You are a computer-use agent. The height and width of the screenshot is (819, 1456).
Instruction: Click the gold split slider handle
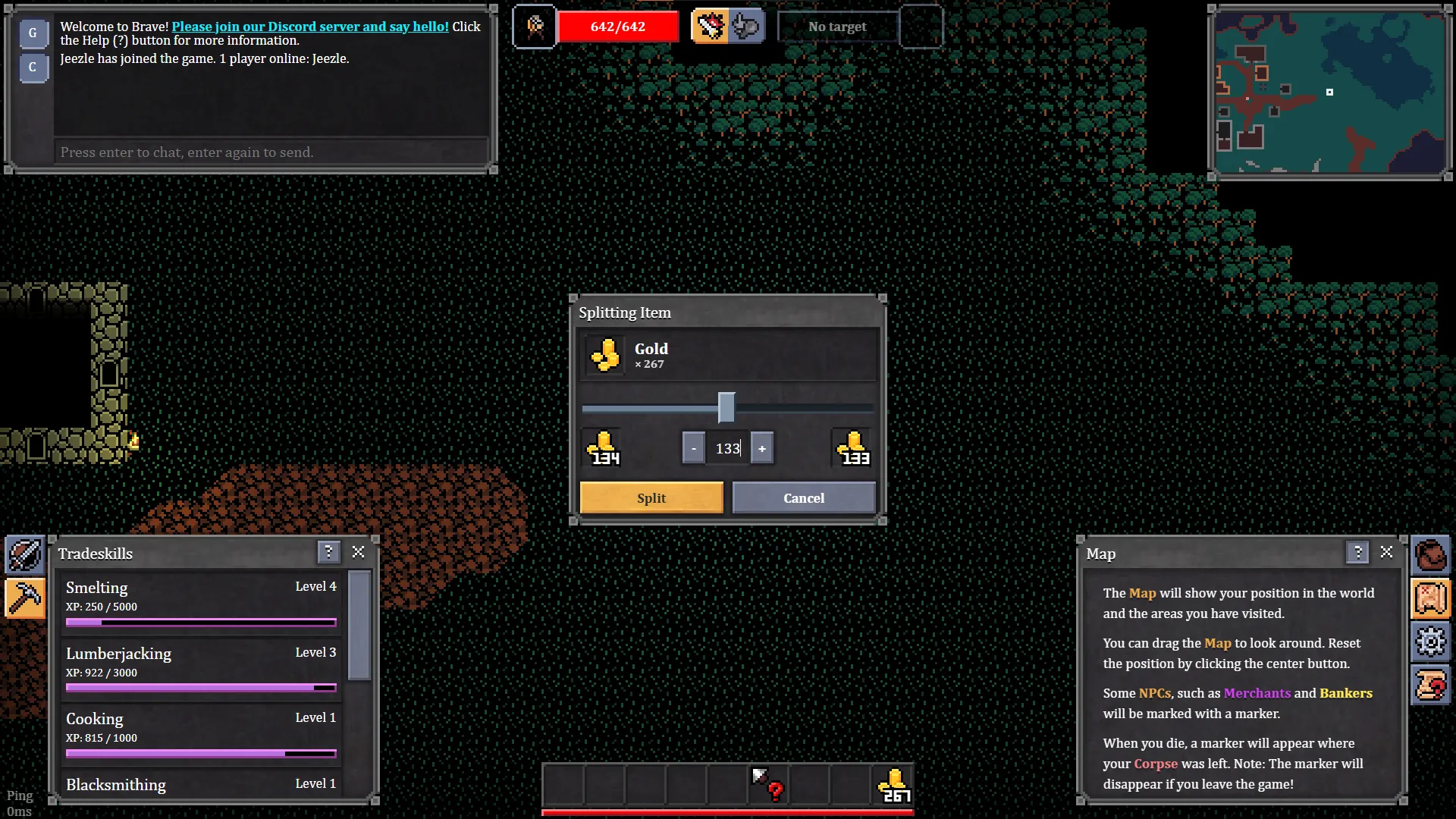coord(726,408)
